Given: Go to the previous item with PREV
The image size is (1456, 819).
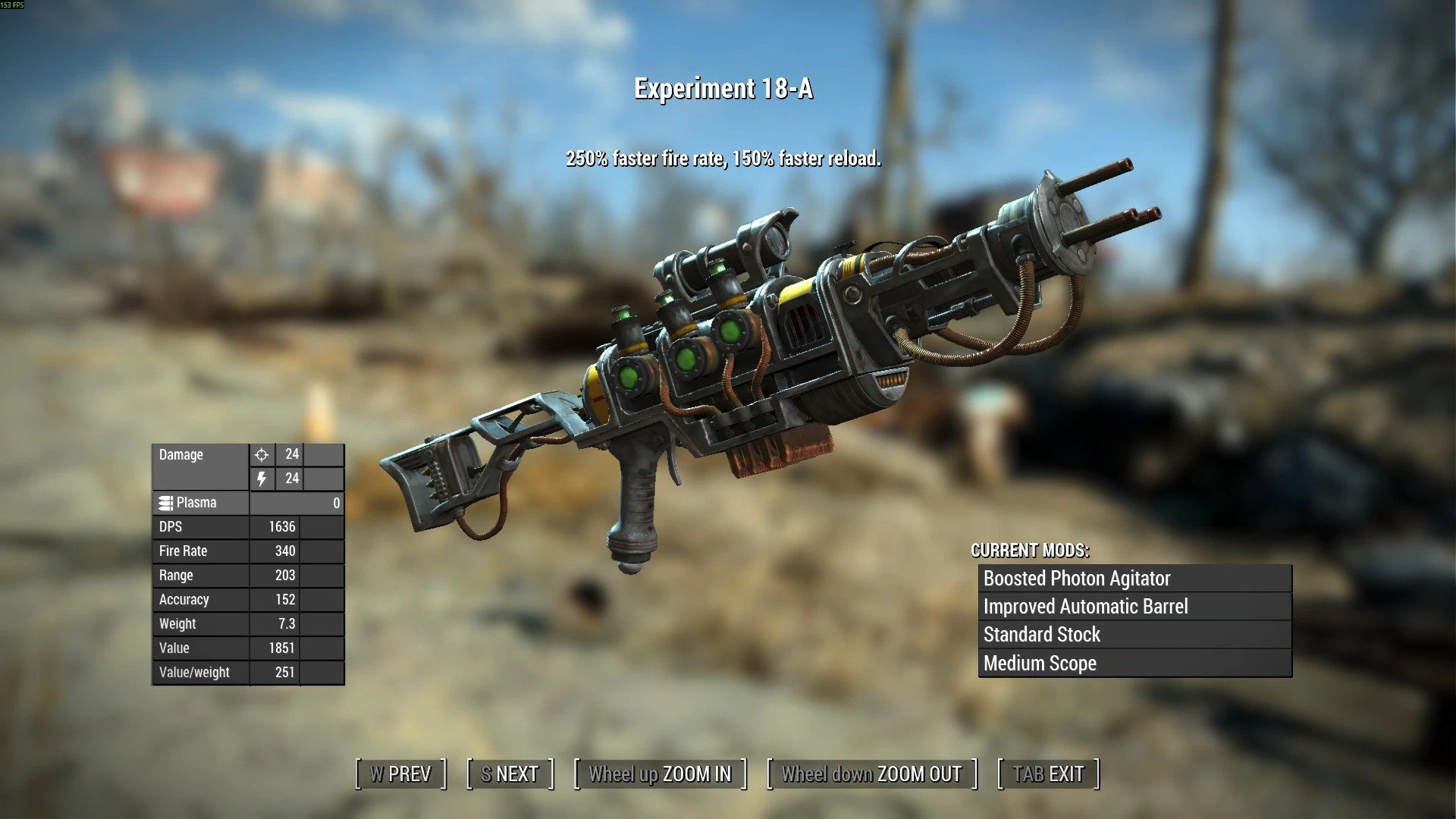Looking at the screenshot, I should pos(400,774).
